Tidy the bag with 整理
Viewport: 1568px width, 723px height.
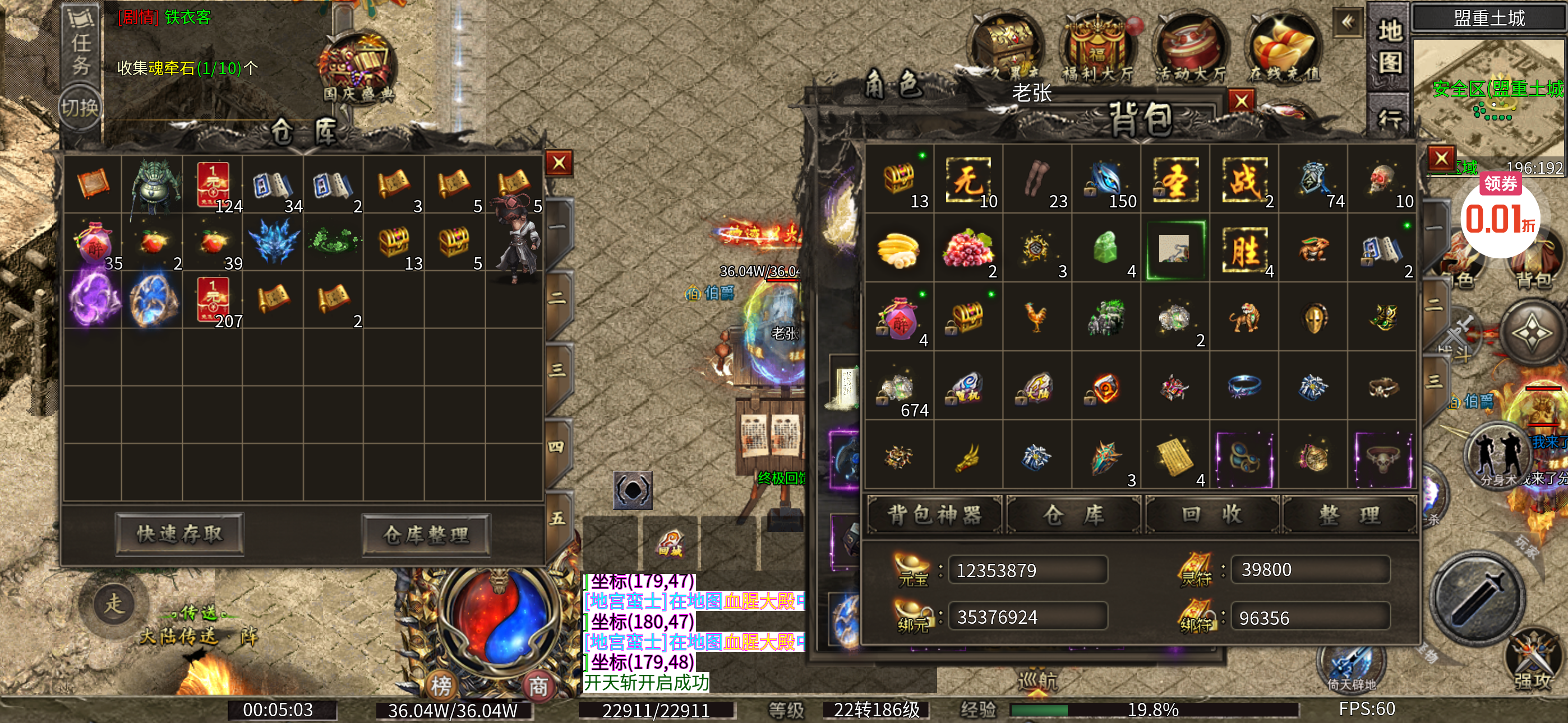click(x=1349, y=515)
